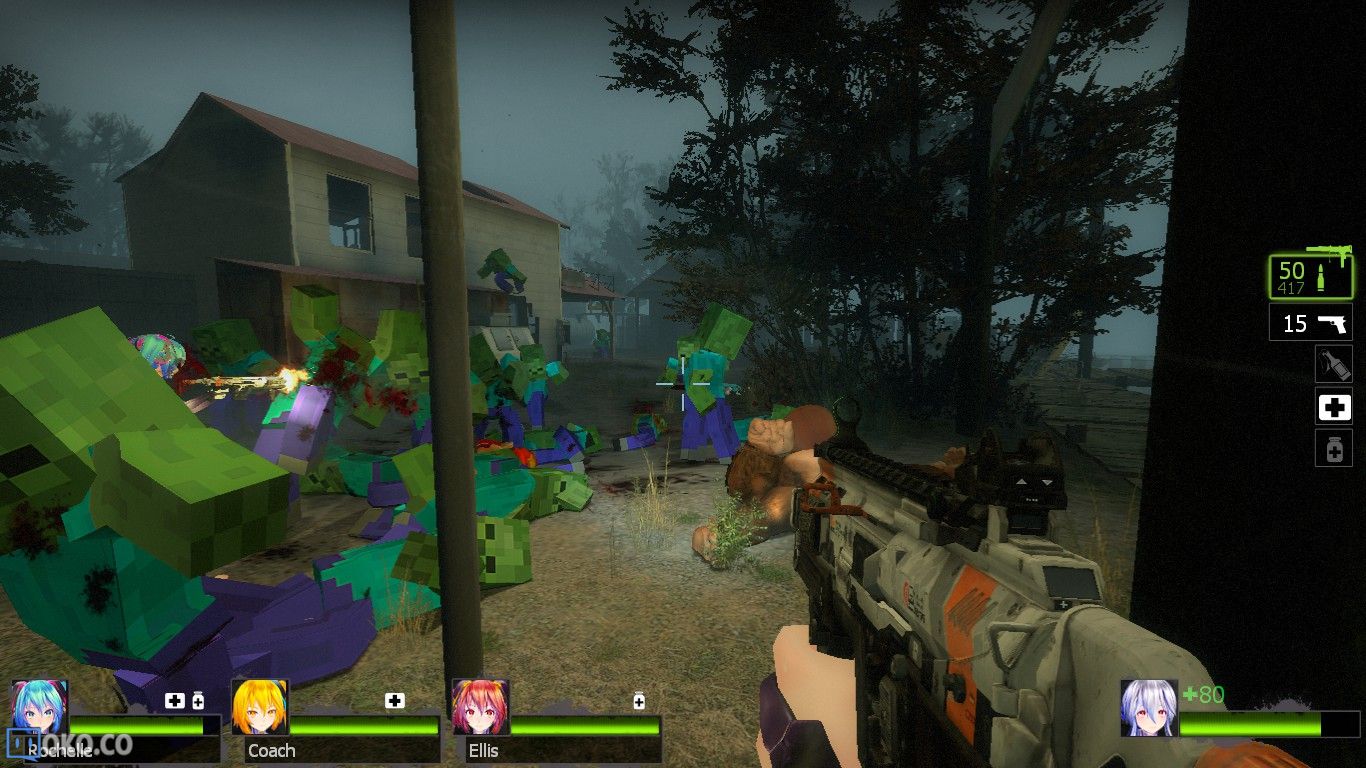The height and width of the screenshot is (768, 1366).
Task: Click the medkit icon above Coach's health bar
Action: [x=395, y=700]
